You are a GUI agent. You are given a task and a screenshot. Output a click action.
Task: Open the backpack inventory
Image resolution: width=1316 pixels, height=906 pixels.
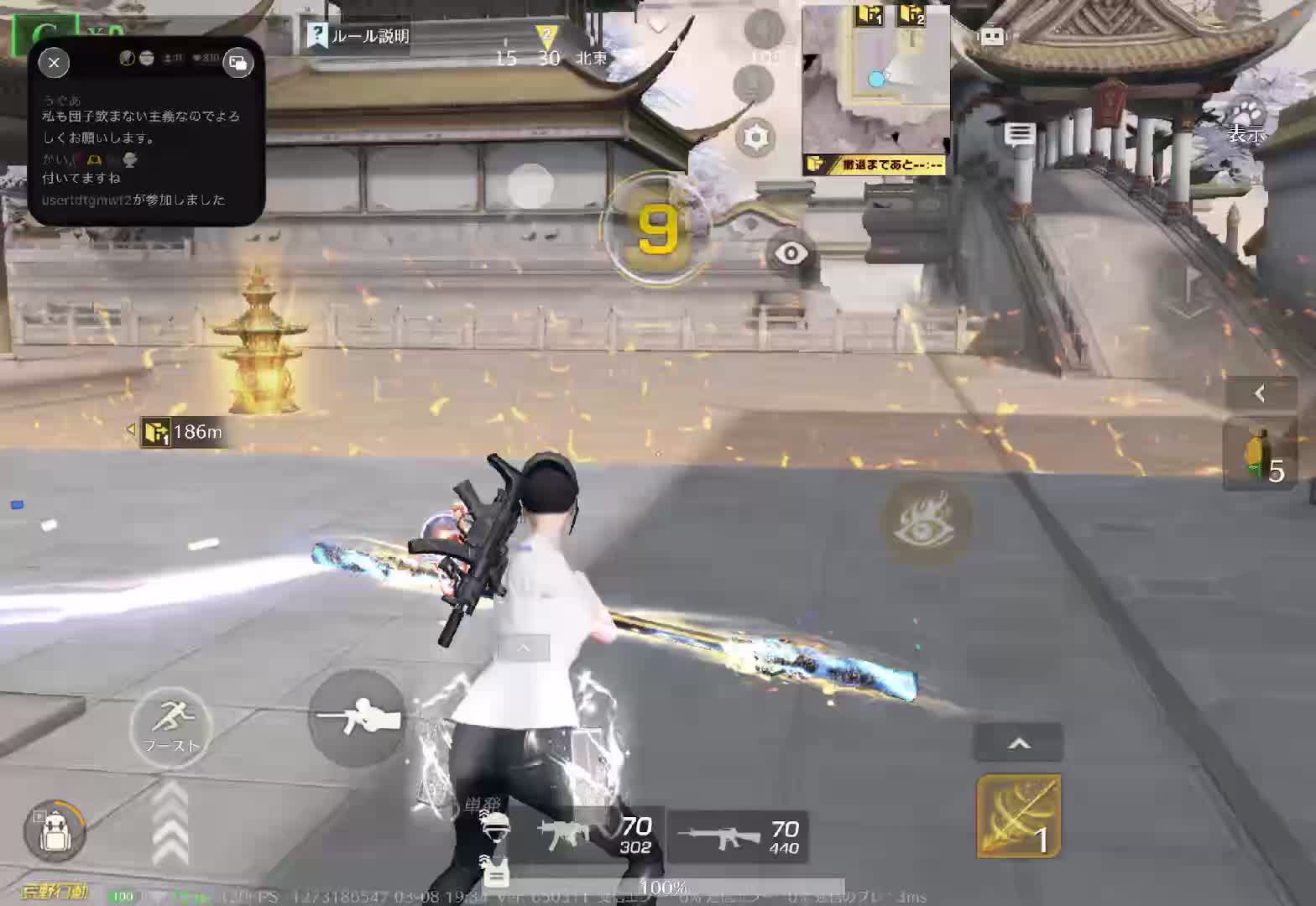pos(57,832)
